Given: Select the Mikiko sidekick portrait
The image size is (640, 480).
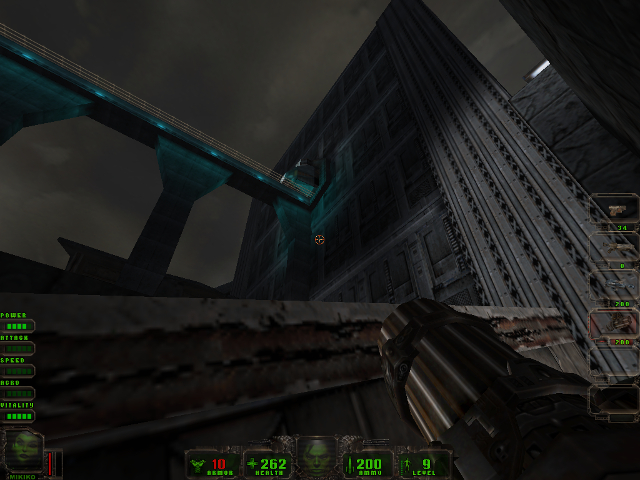Looking at the screenshot, I should click(x=24, y=450).
